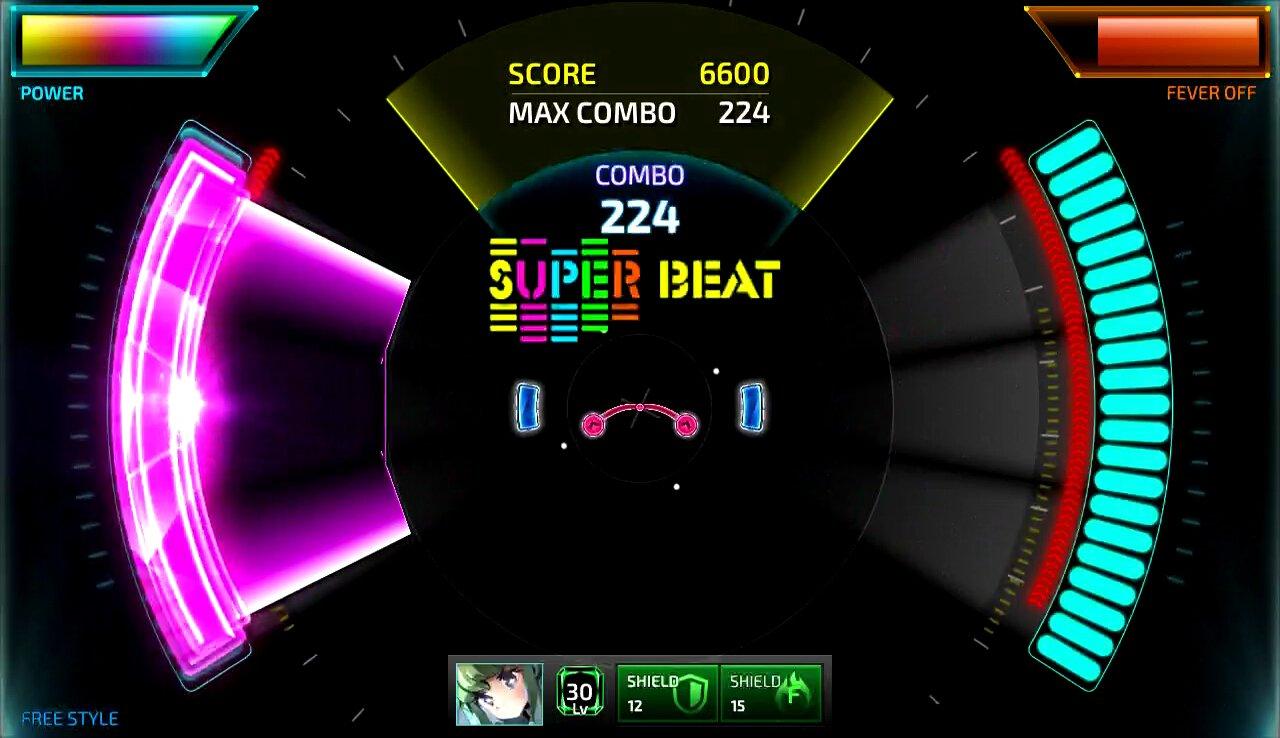Image resolution: width=1280 pixels, height=738 pixels.
Task: Click the SCORE value 6600
Action: point(733,73)
